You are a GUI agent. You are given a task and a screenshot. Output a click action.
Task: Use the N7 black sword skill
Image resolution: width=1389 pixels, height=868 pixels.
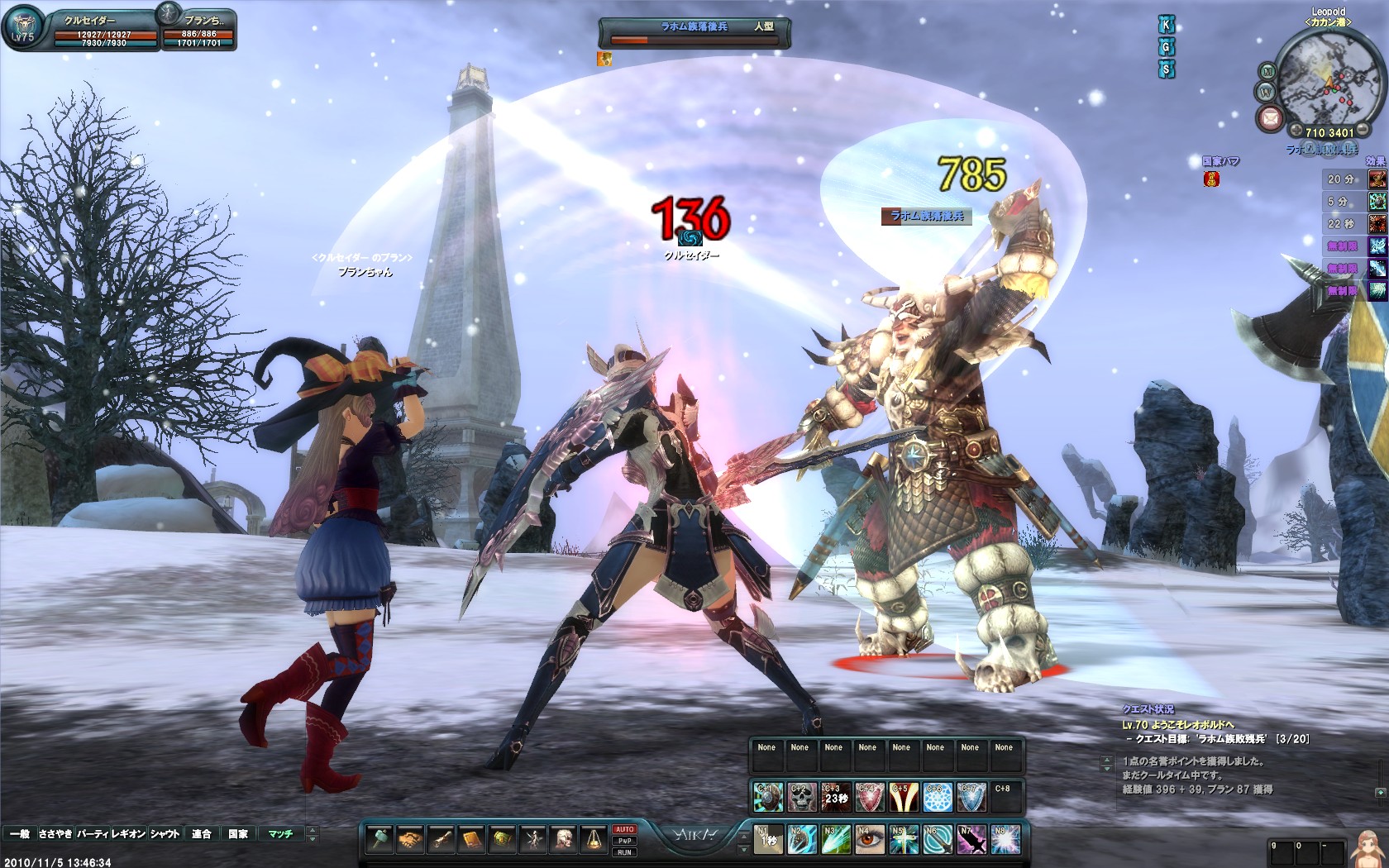971,840
